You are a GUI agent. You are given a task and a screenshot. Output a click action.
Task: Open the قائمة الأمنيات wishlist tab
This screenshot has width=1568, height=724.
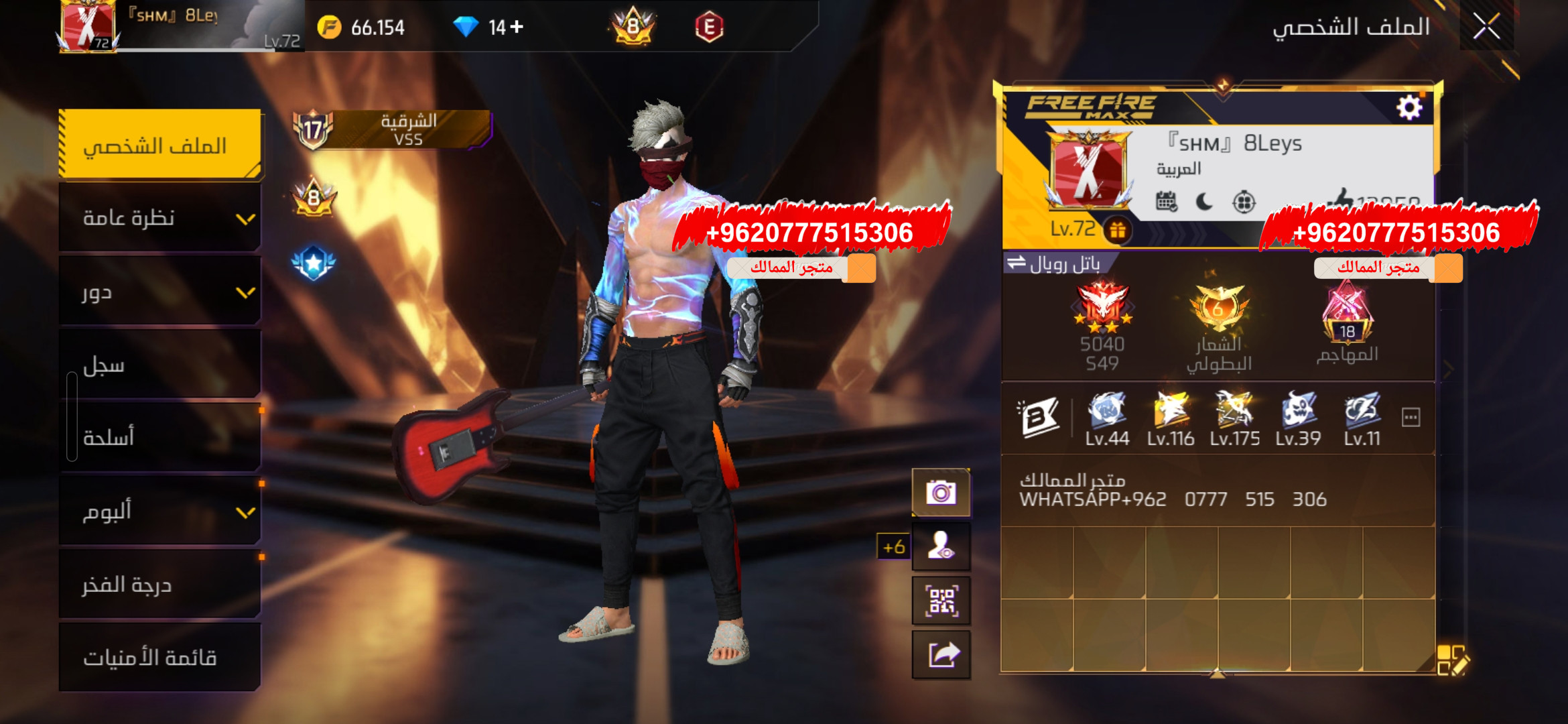(159, 658)
